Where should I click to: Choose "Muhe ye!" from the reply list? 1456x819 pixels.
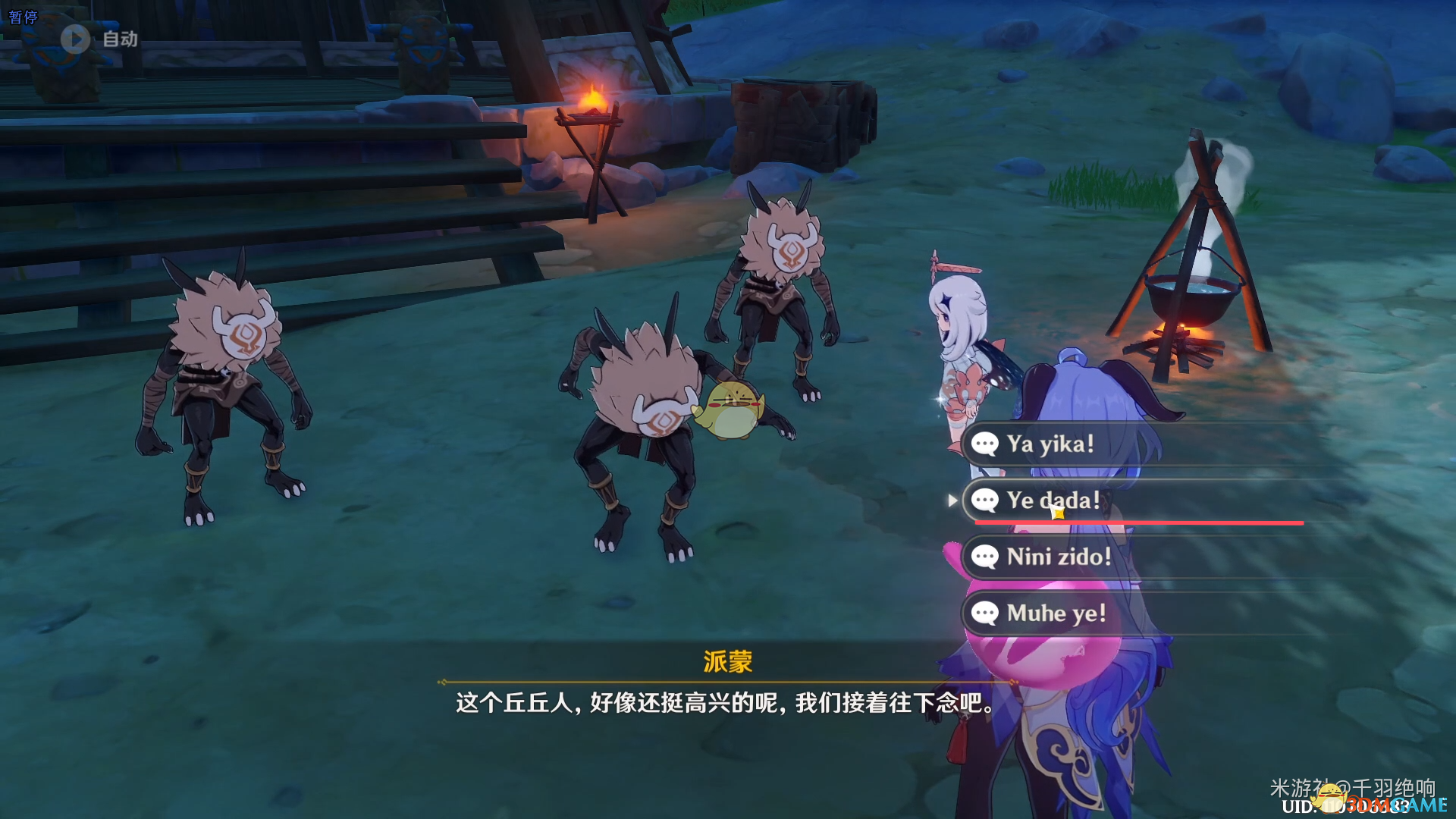[x=1057, y=614]
